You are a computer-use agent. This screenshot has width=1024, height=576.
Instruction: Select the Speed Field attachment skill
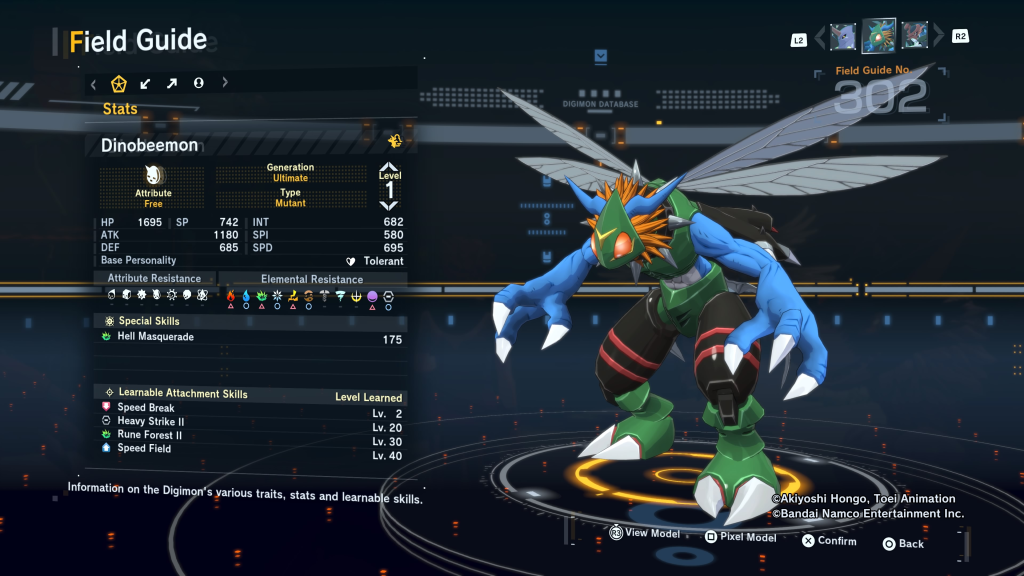[144, 449]
